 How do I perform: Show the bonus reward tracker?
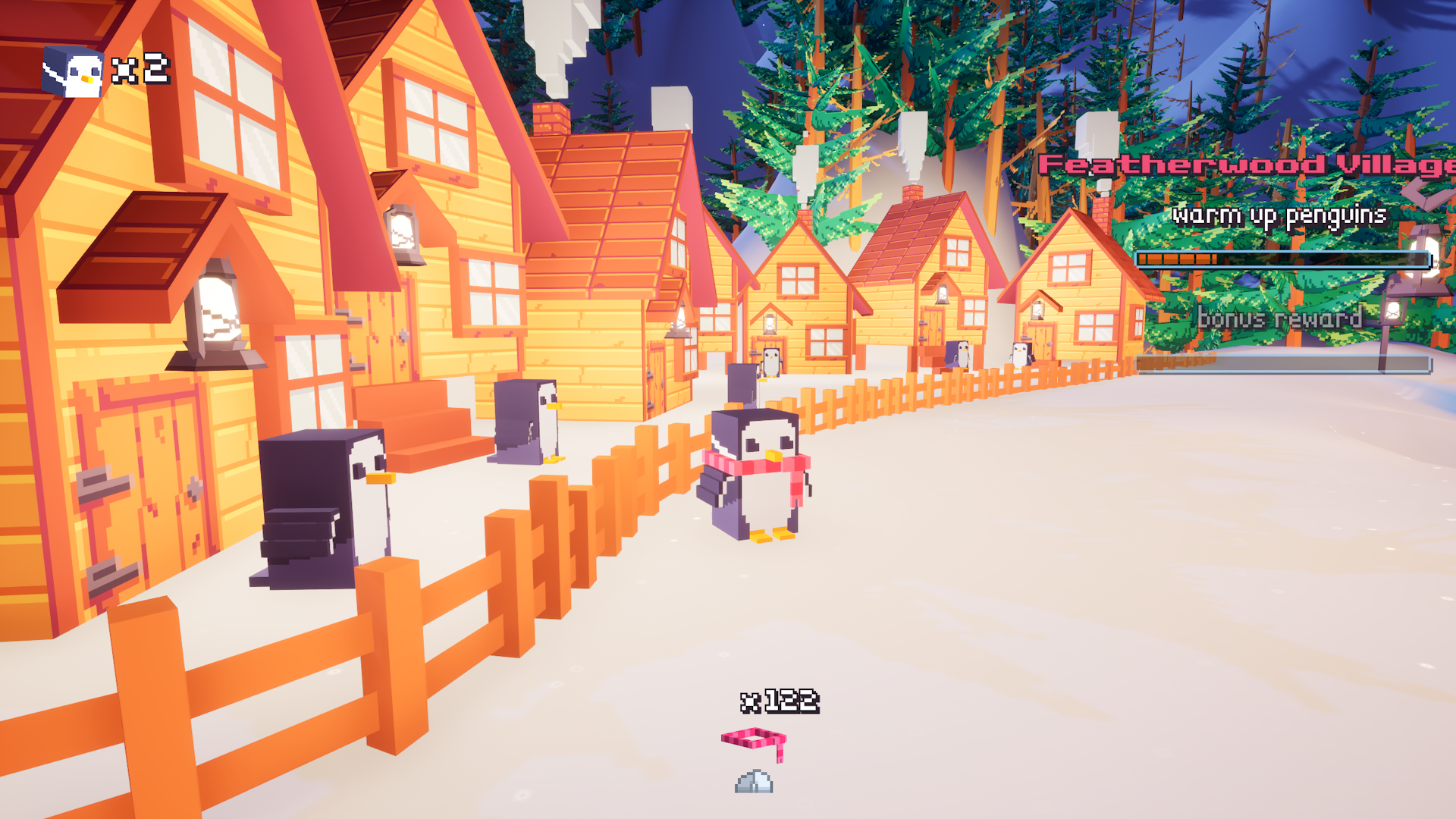tap(1279, 318)
